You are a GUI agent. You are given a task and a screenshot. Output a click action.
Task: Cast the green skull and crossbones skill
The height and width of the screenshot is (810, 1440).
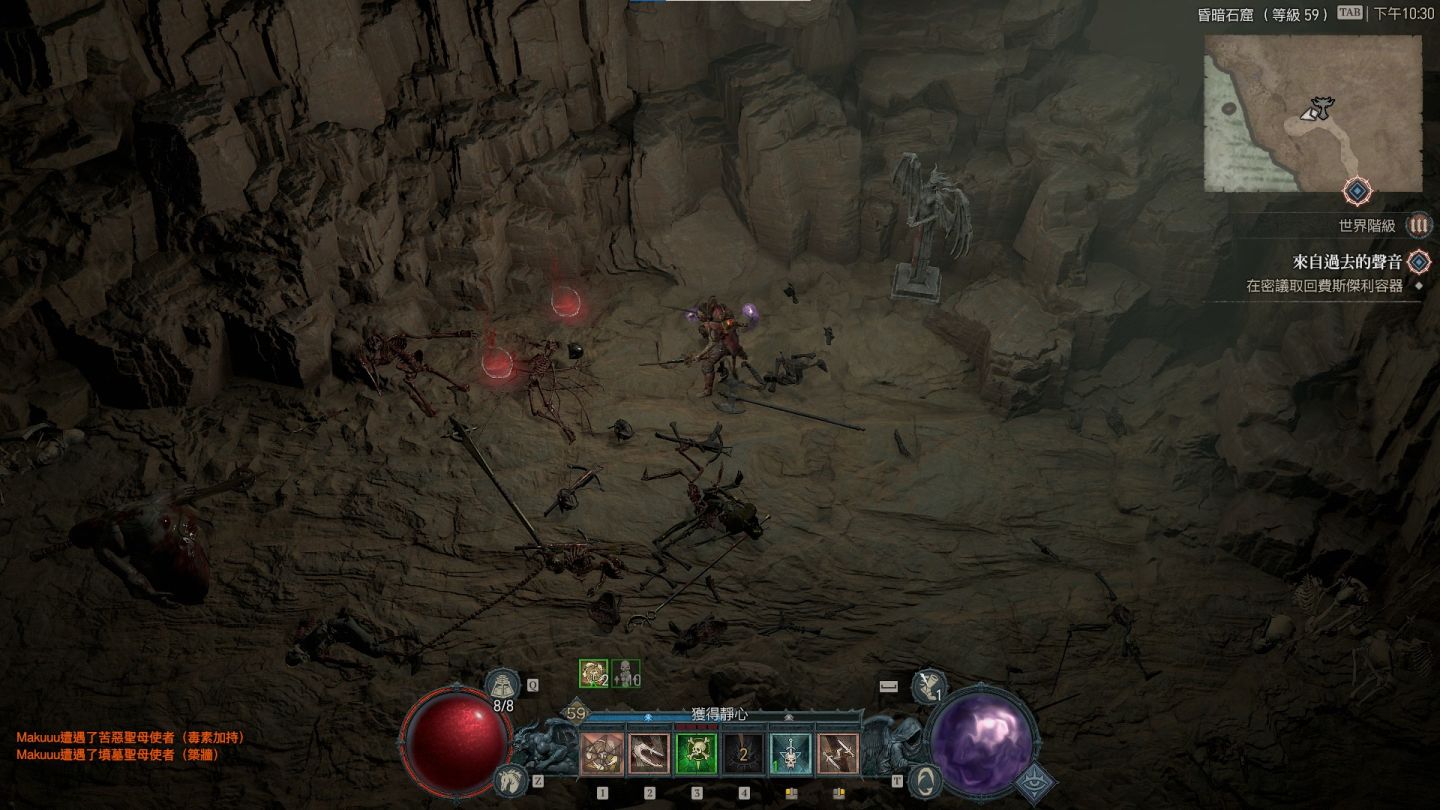[x=696, y=755]
